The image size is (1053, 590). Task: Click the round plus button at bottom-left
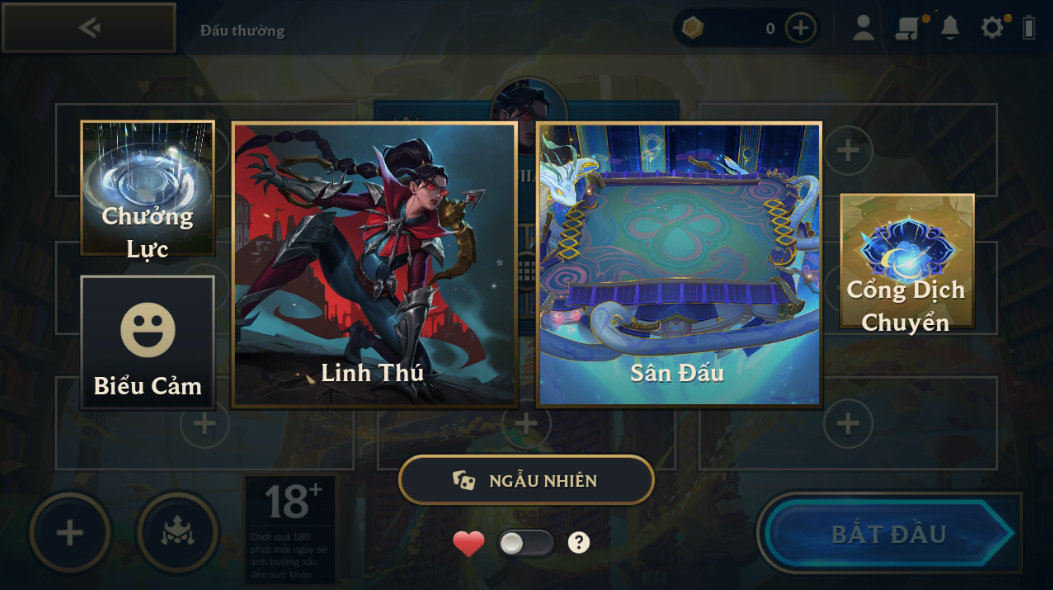pos(69,533)
